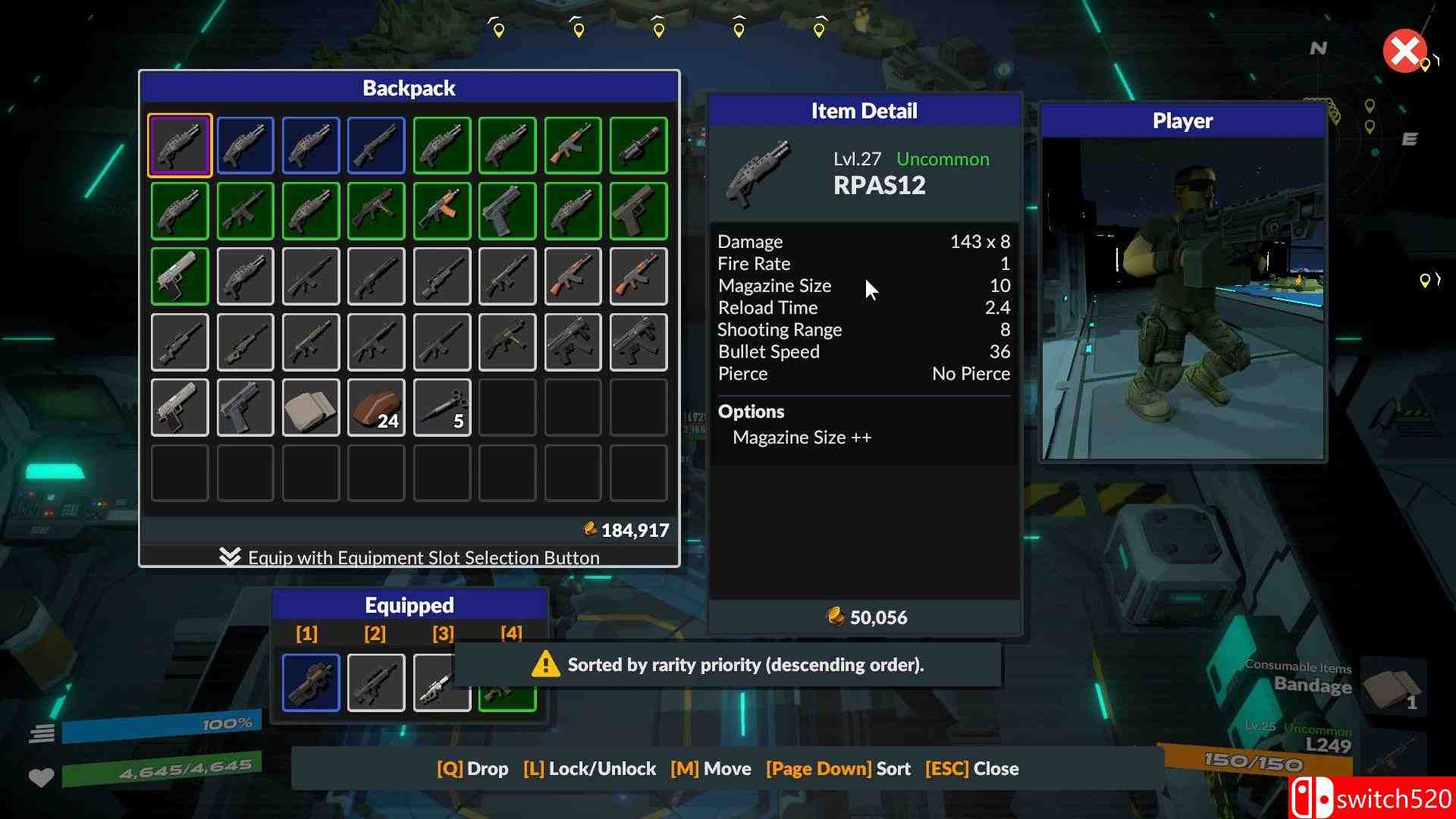
Task: Close the inventory with the red X
Action: tap(1404, 52)
